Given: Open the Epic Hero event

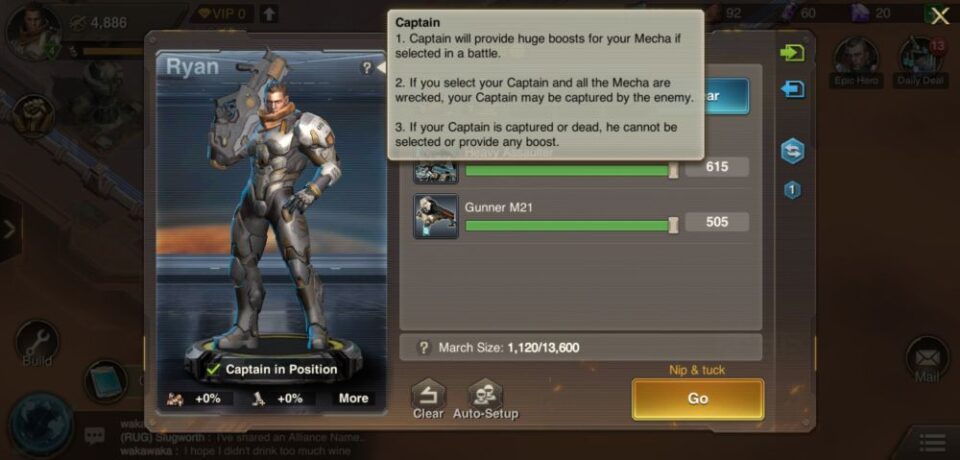Looking at the screenshot, I should (x=856, y=62).
